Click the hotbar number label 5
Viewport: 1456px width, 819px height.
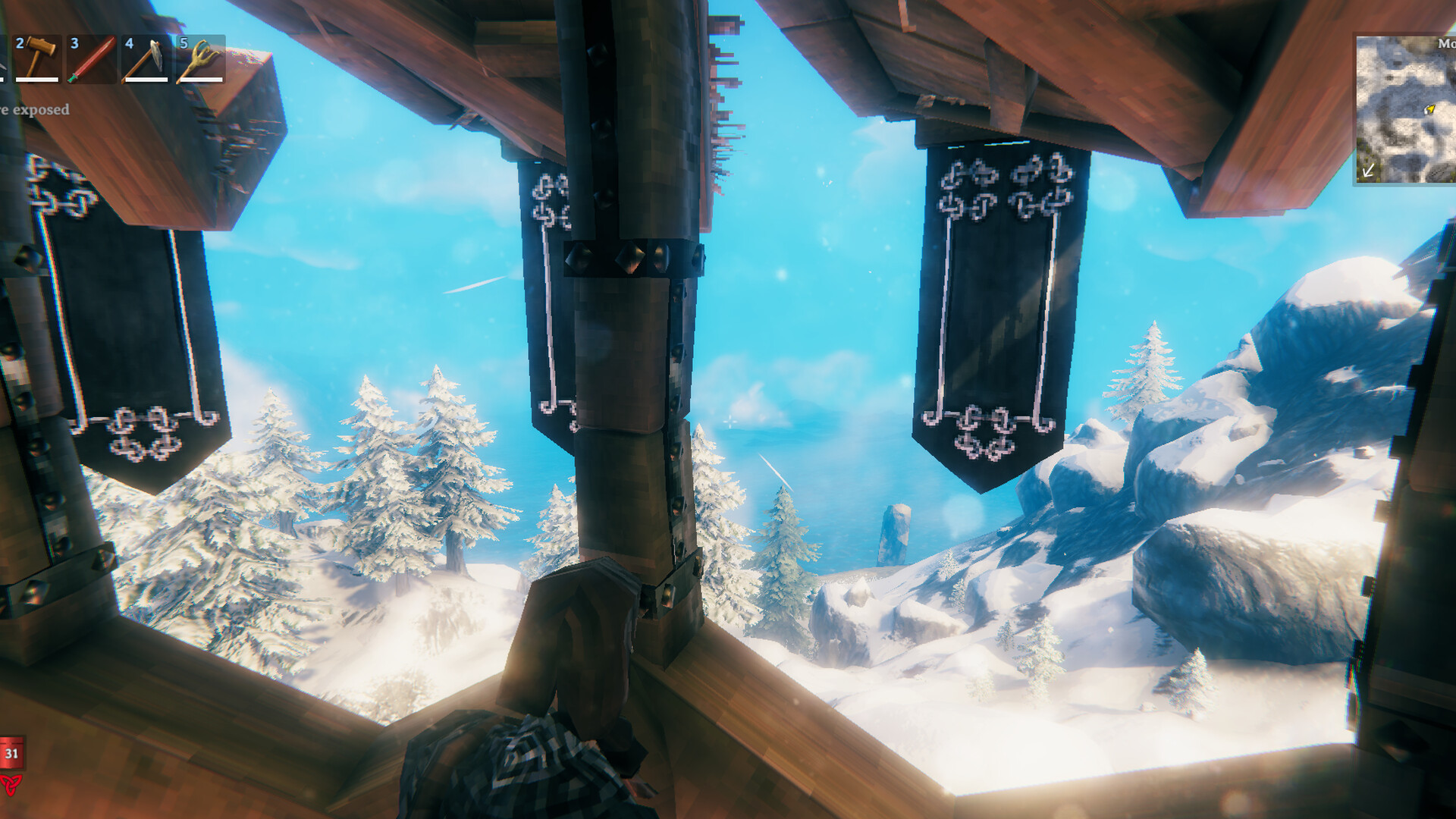click(182, 43)
